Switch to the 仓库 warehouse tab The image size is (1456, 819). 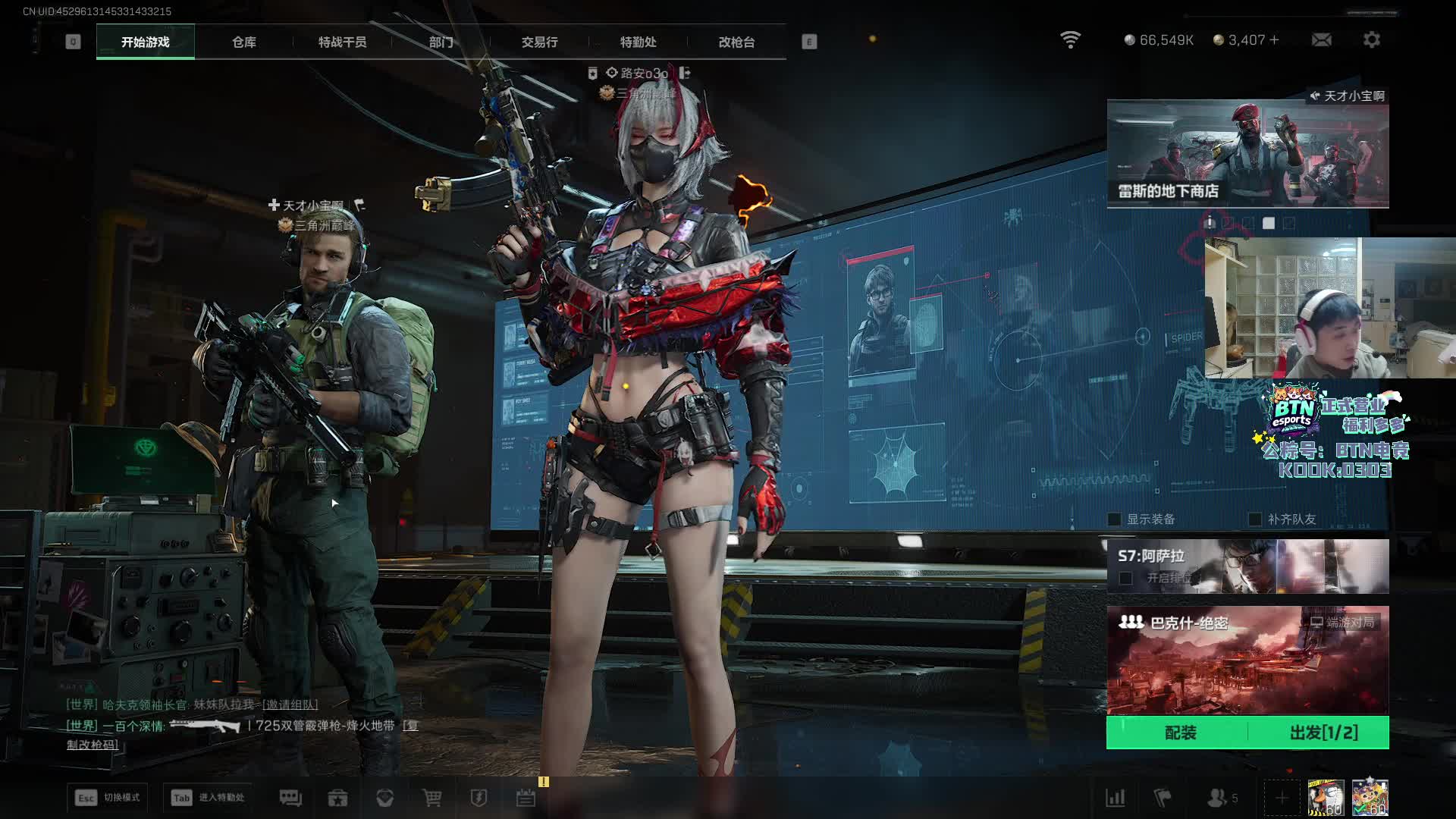click(243, 42)
